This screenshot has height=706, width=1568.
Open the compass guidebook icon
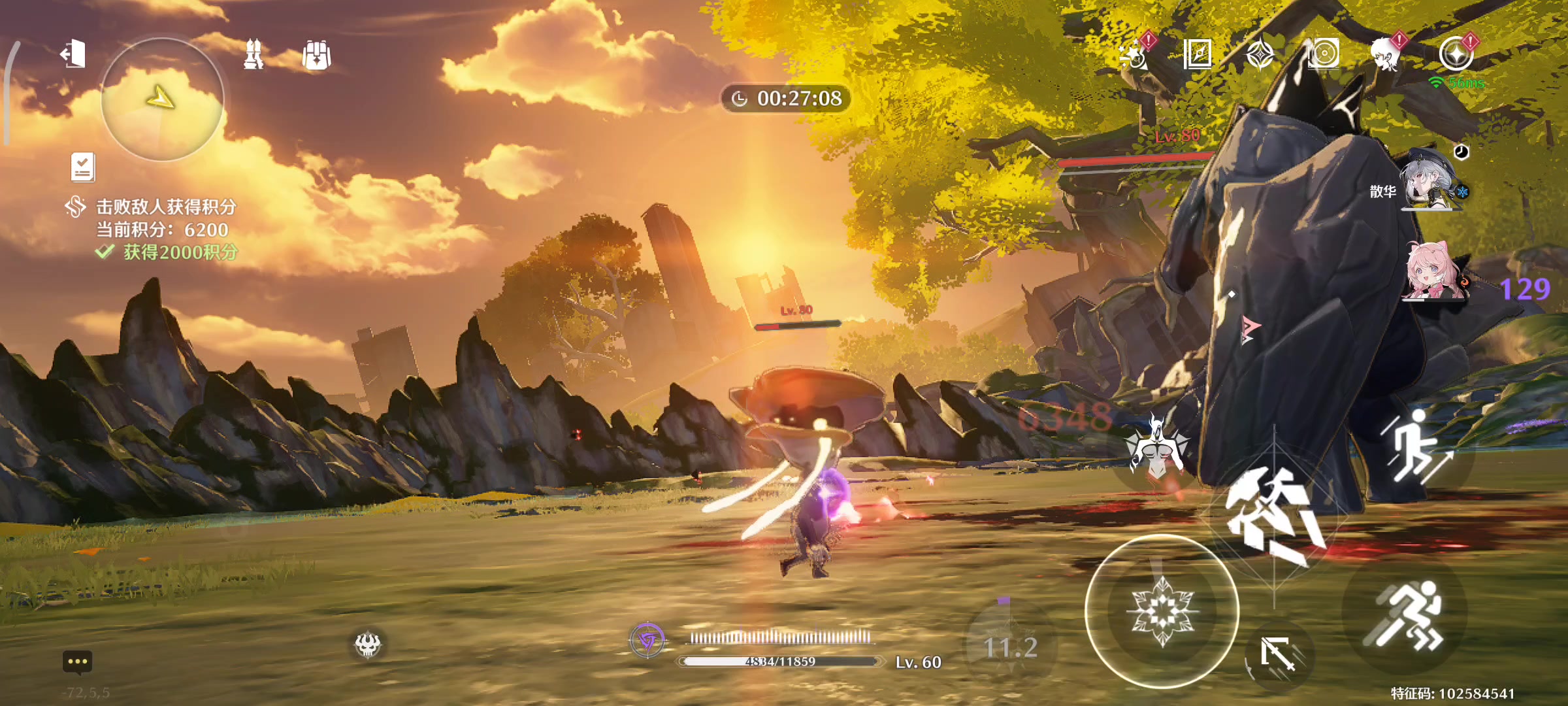coord(1198,54)
